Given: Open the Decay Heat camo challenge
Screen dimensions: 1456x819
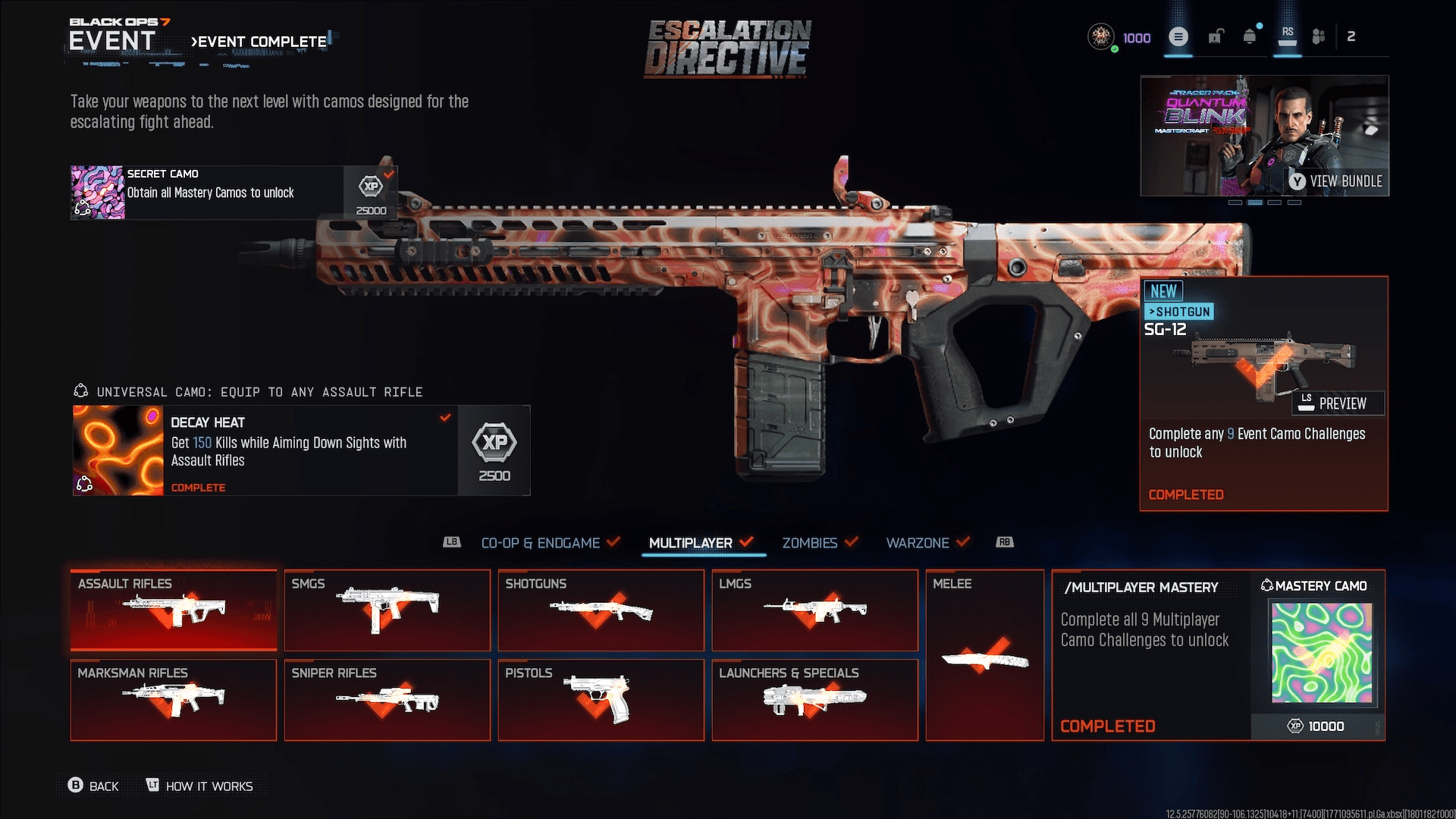Looking at the screenshot, I should (x=301, y=450).
